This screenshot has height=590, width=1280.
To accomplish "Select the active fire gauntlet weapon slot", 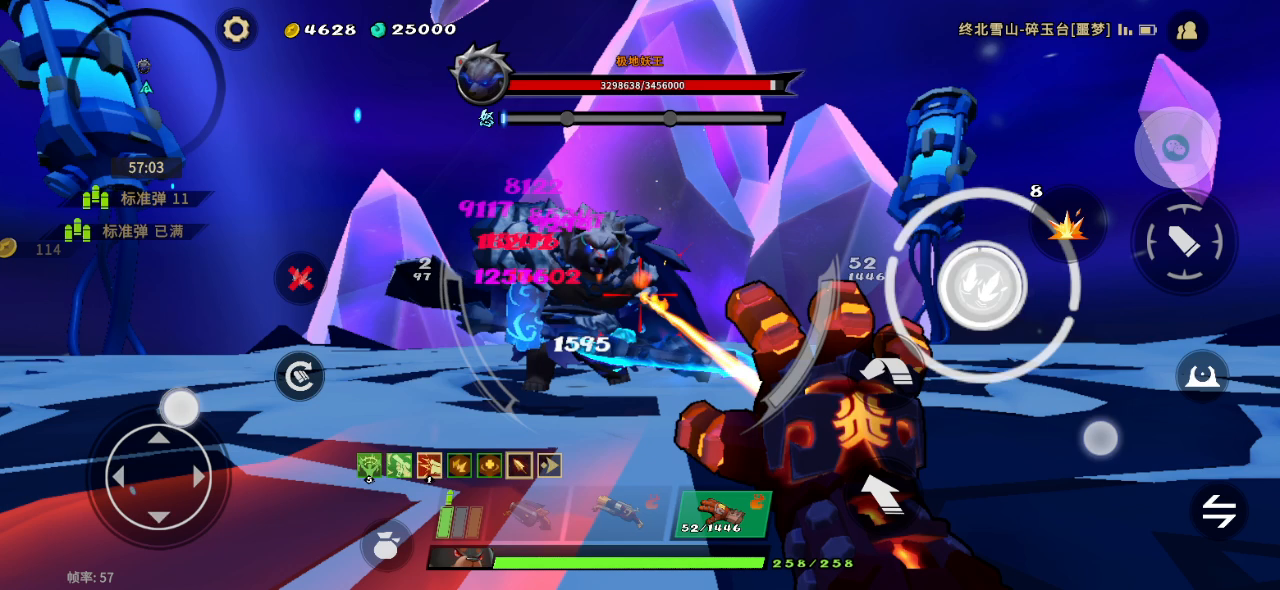I will [721, 514].
